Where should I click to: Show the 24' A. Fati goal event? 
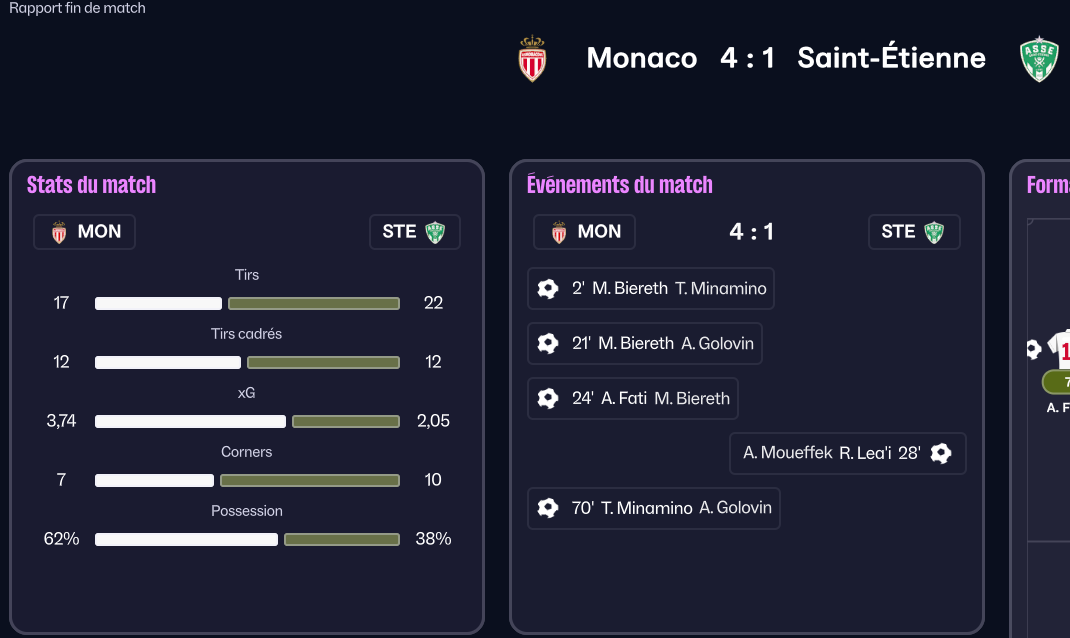point(632,398)
